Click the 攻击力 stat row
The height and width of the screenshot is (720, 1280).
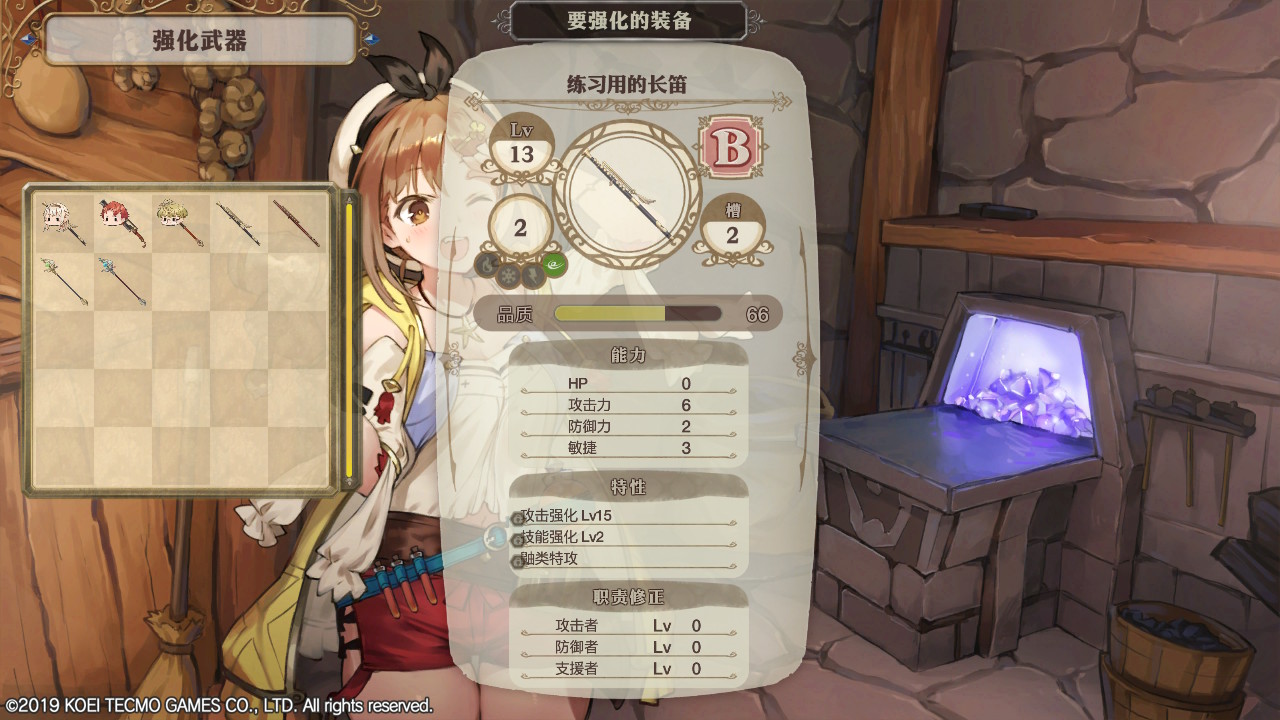point(620,406)
